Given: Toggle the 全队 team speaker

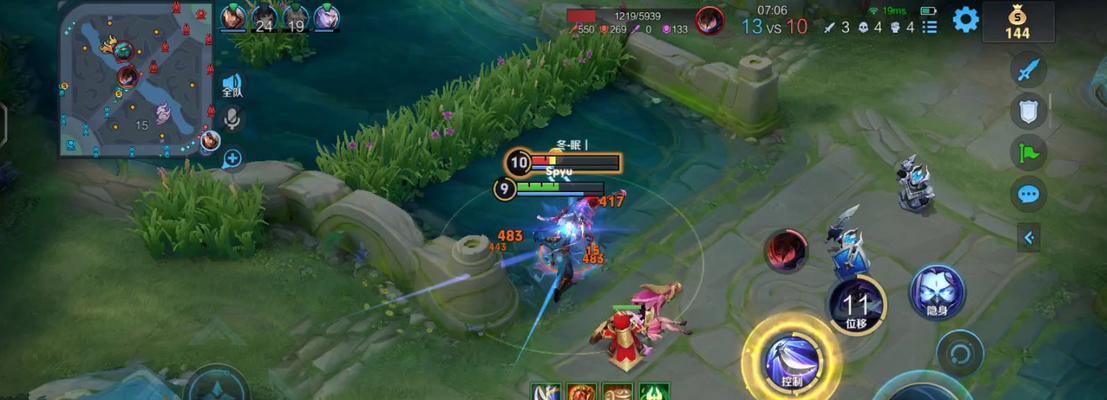Looking at the screenshot, I should point(232,86).
